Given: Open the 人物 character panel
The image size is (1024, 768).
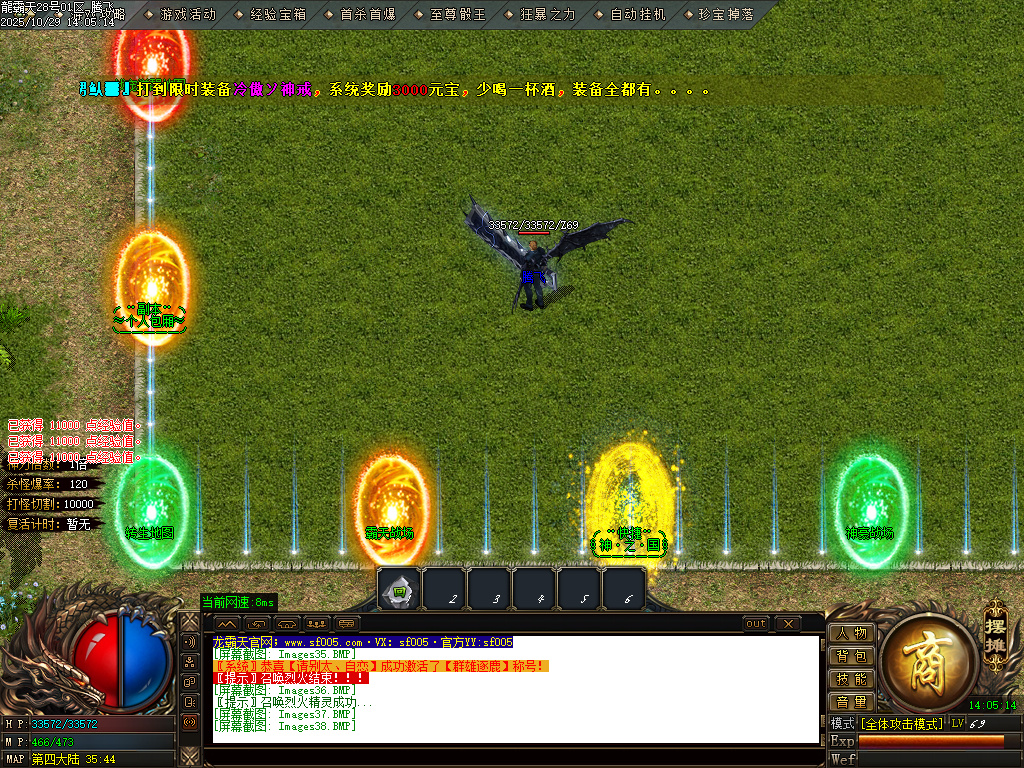Looking at the screenshot, I should pos(851,633).
